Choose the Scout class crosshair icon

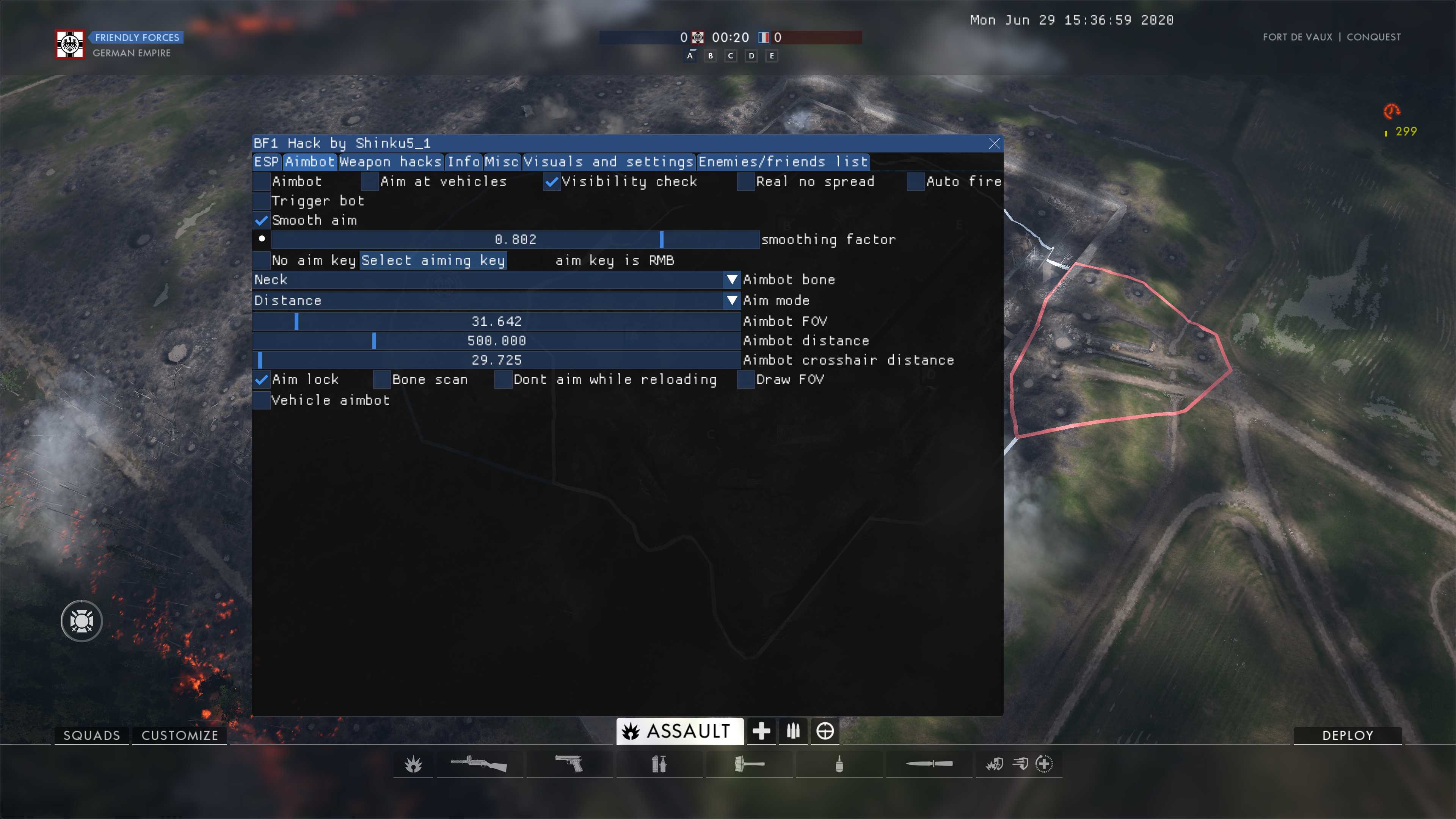[825, 731]
